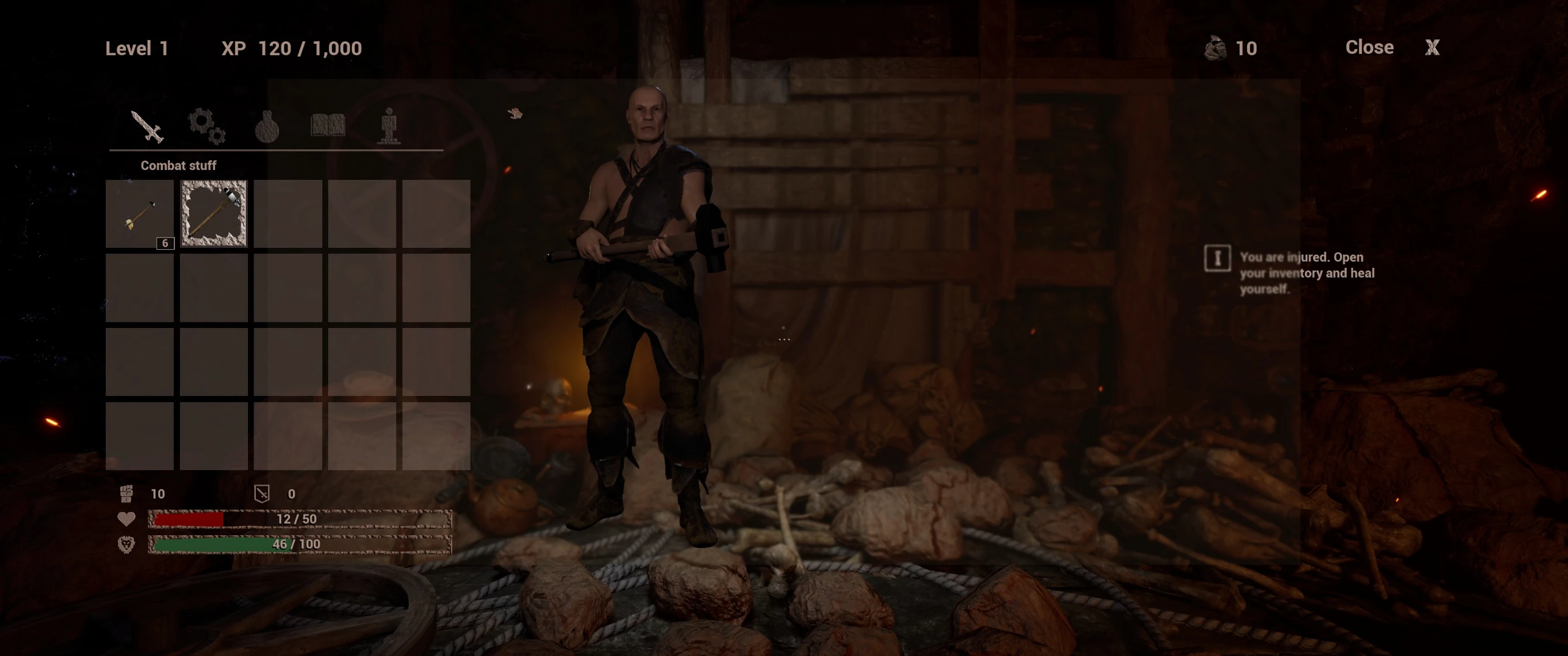Screen dimensions: 1568x656
Task: Switch to the potion flask tab
Action: click(267, 126)
